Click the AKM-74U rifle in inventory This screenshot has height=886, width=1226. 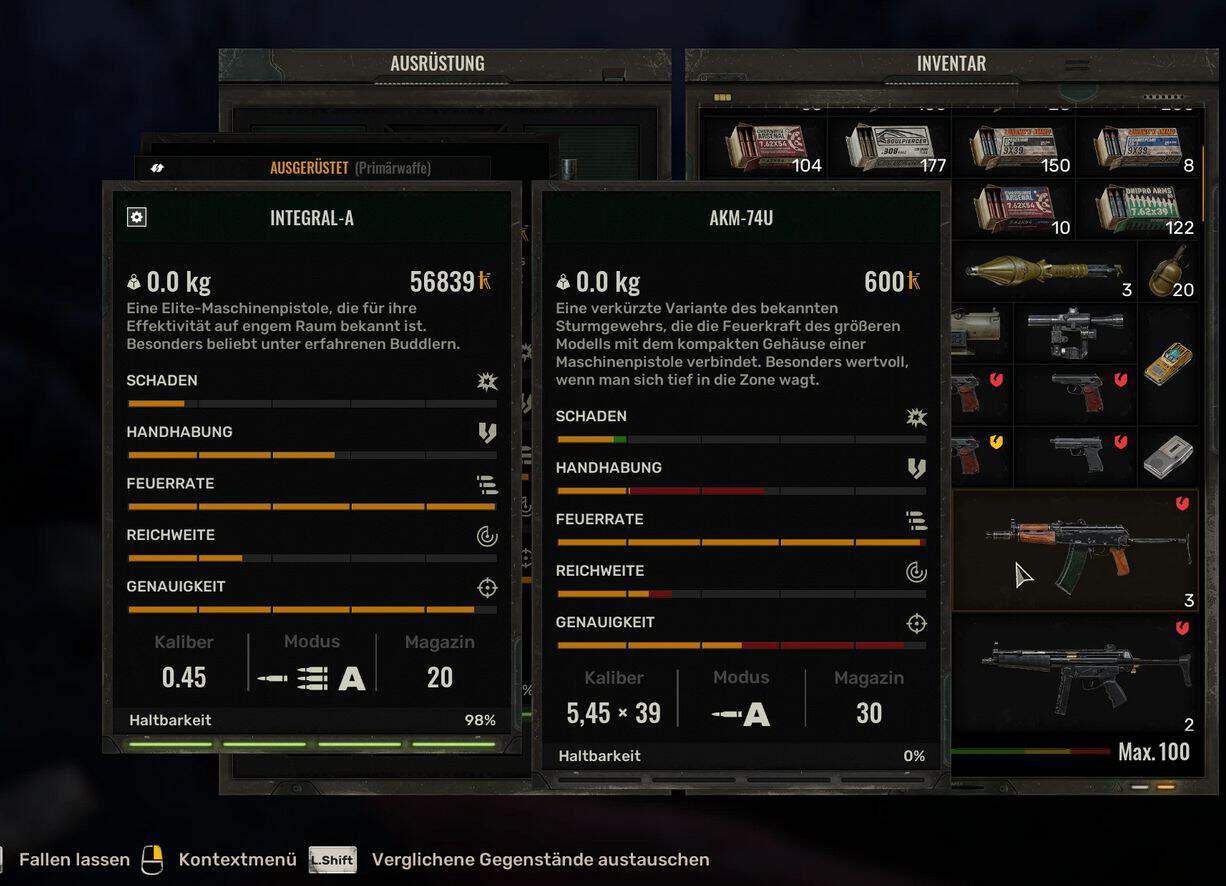[1075, 550]
